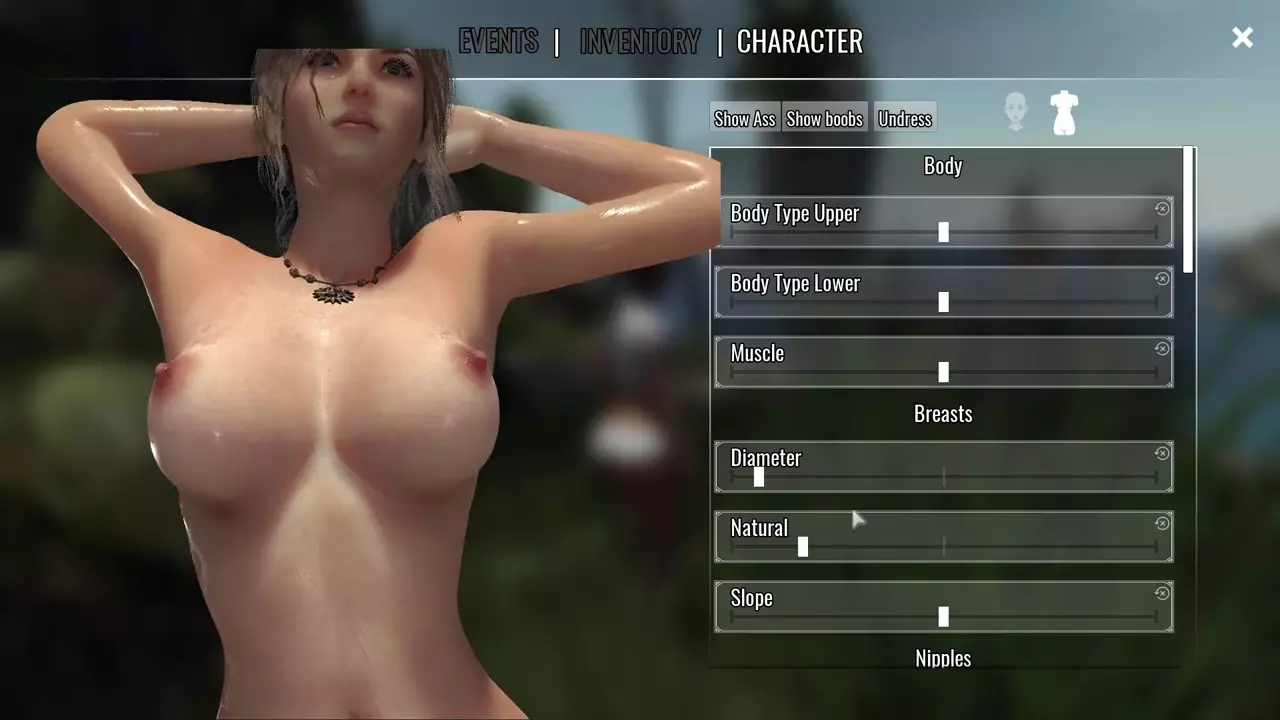Click the Muscle slider handle
Image resolution: width=1280 pixels, height=720 pixels.
(x=943, y=372)
